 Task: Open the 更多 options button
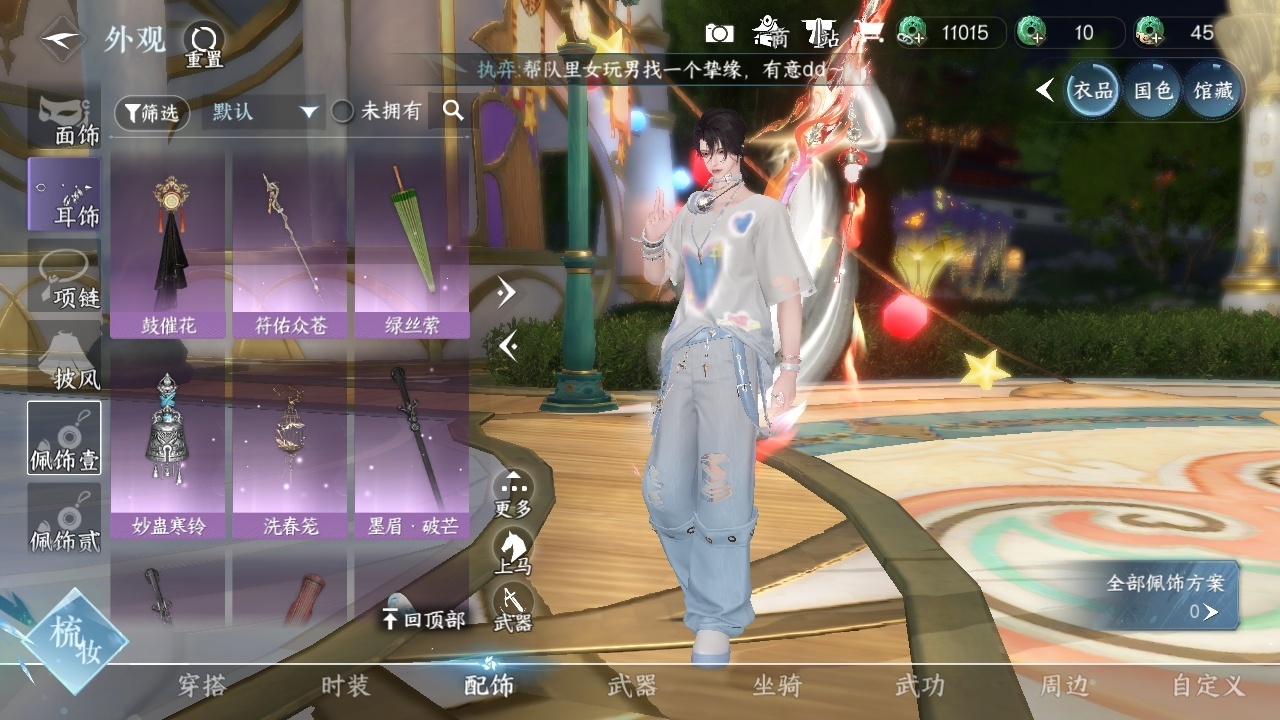tap(513, 494)
